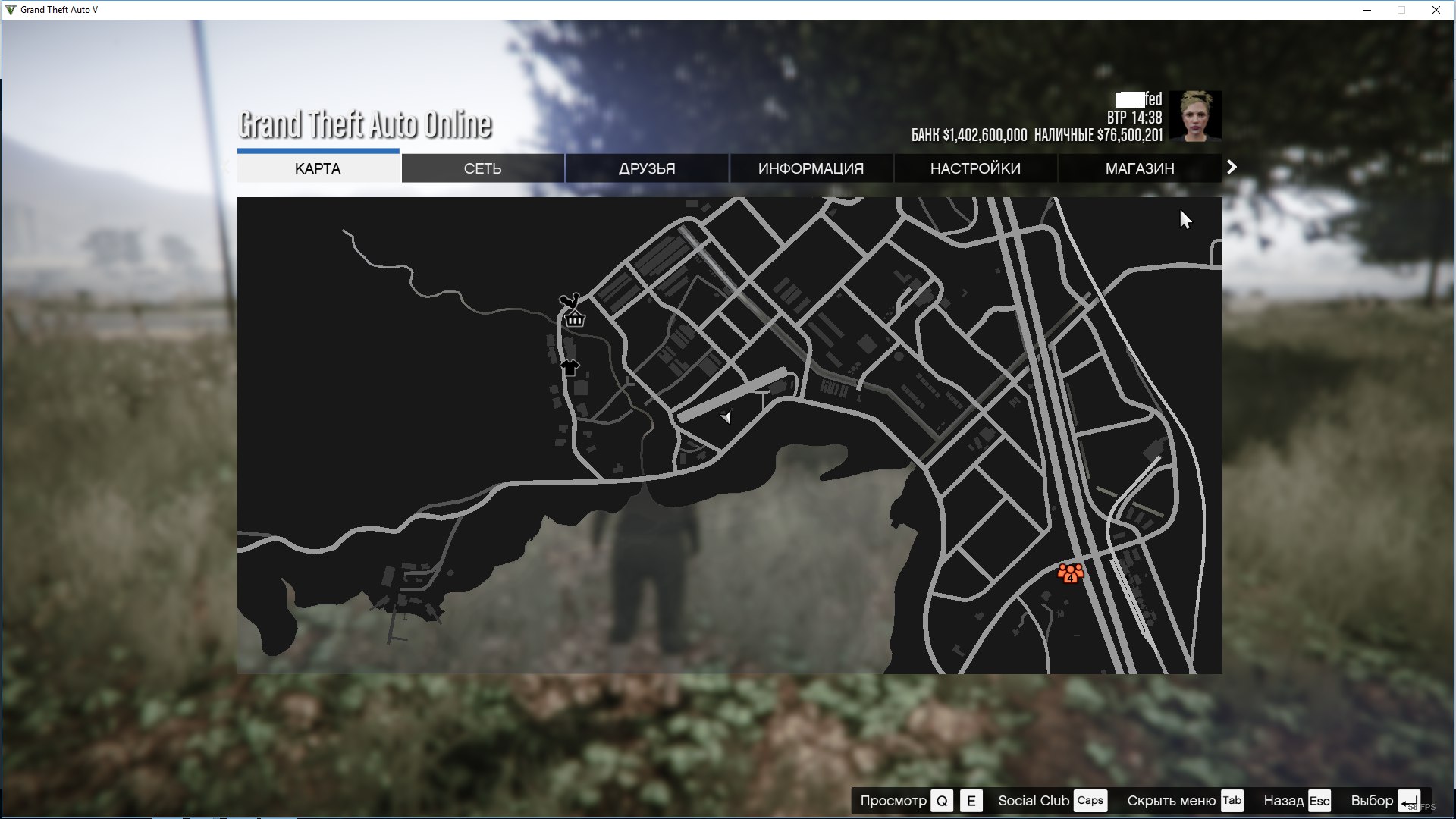Open the НАСТРОЙКИ tab
Screen dimensions: 1456x819
click(x=975, y=168)
